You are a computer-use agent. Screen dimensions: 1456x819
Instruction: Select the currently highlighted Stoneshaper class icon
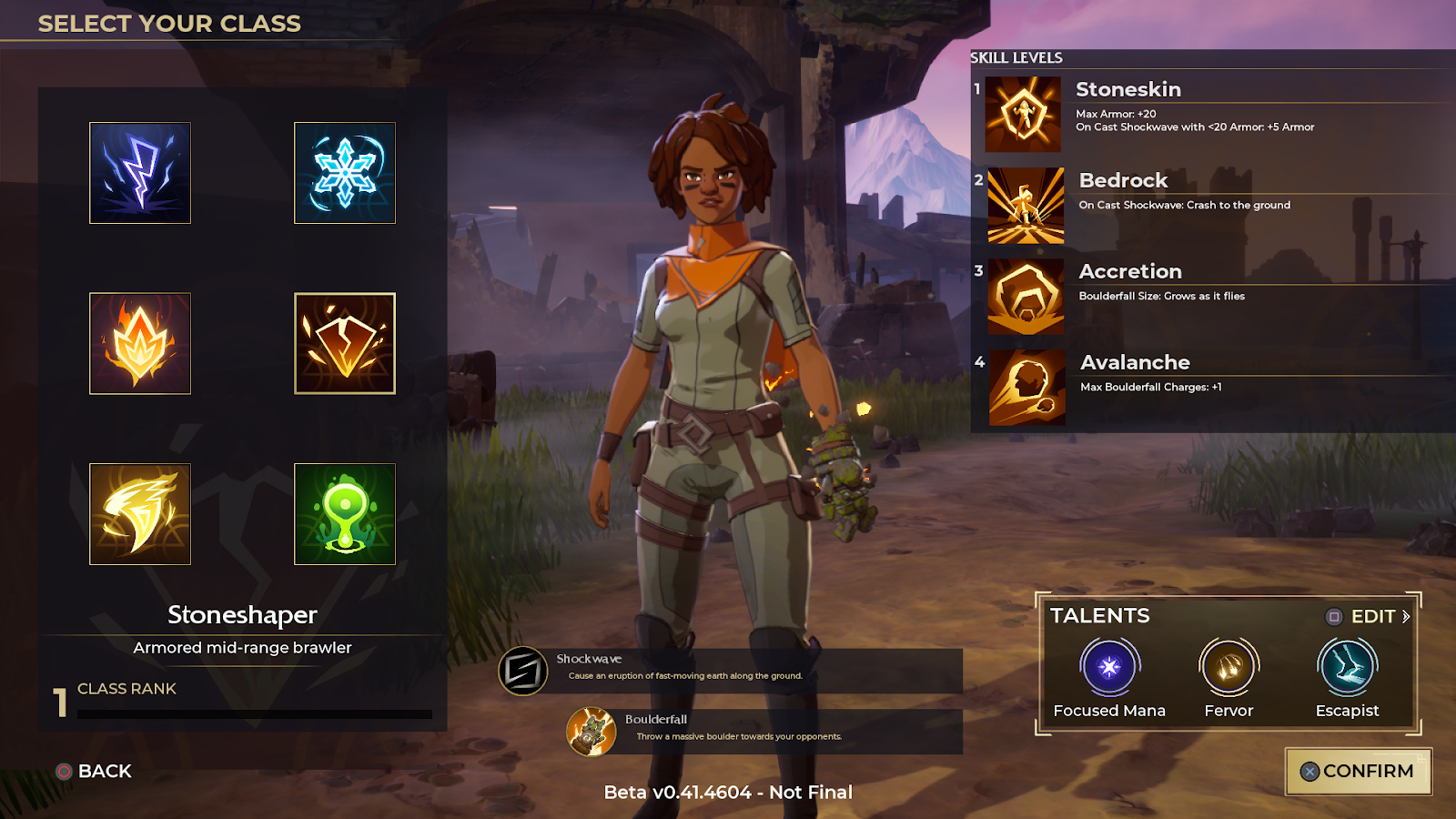[345, 344]
